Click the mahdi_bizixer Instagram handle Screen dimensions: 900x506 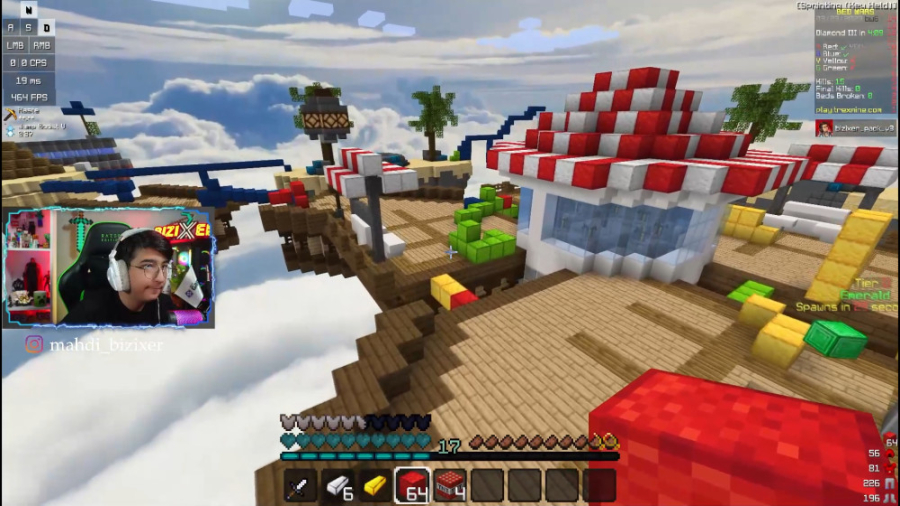[x=93, y=346]
